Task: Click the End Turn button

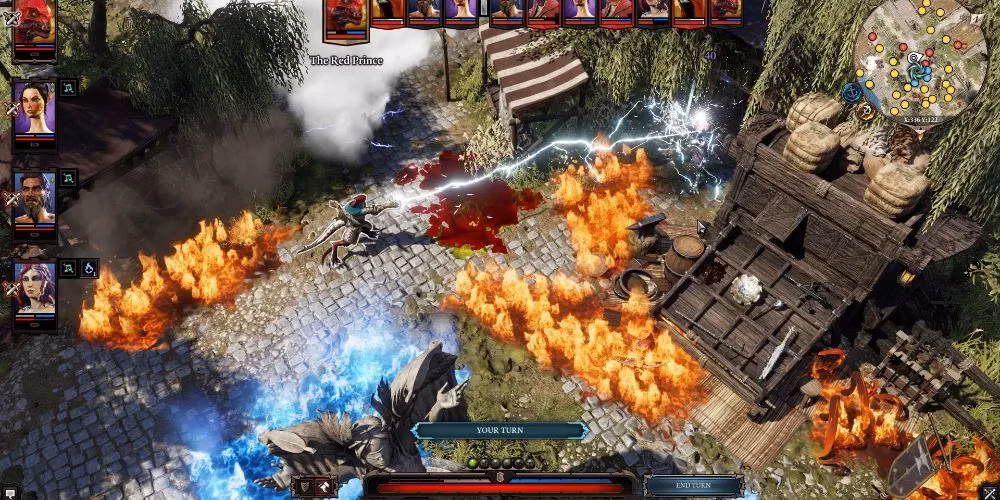Action: pos(693,486)
